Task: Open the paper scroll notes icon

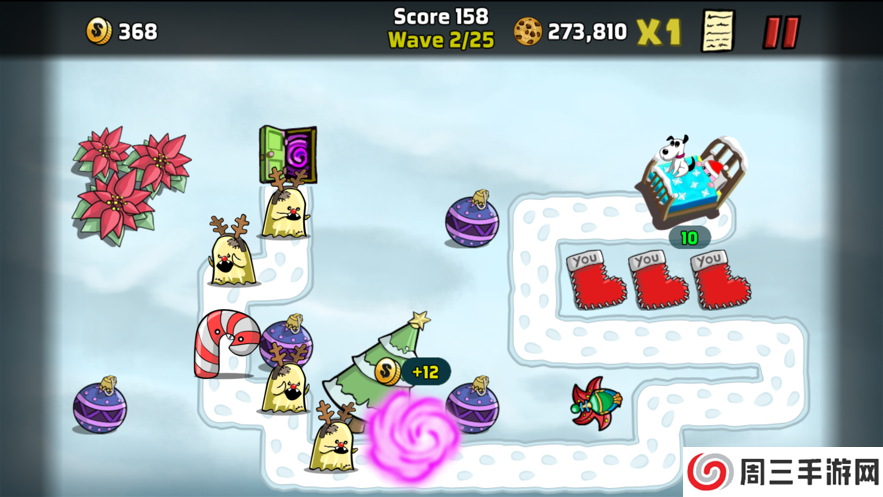Action: coord(717,31)
